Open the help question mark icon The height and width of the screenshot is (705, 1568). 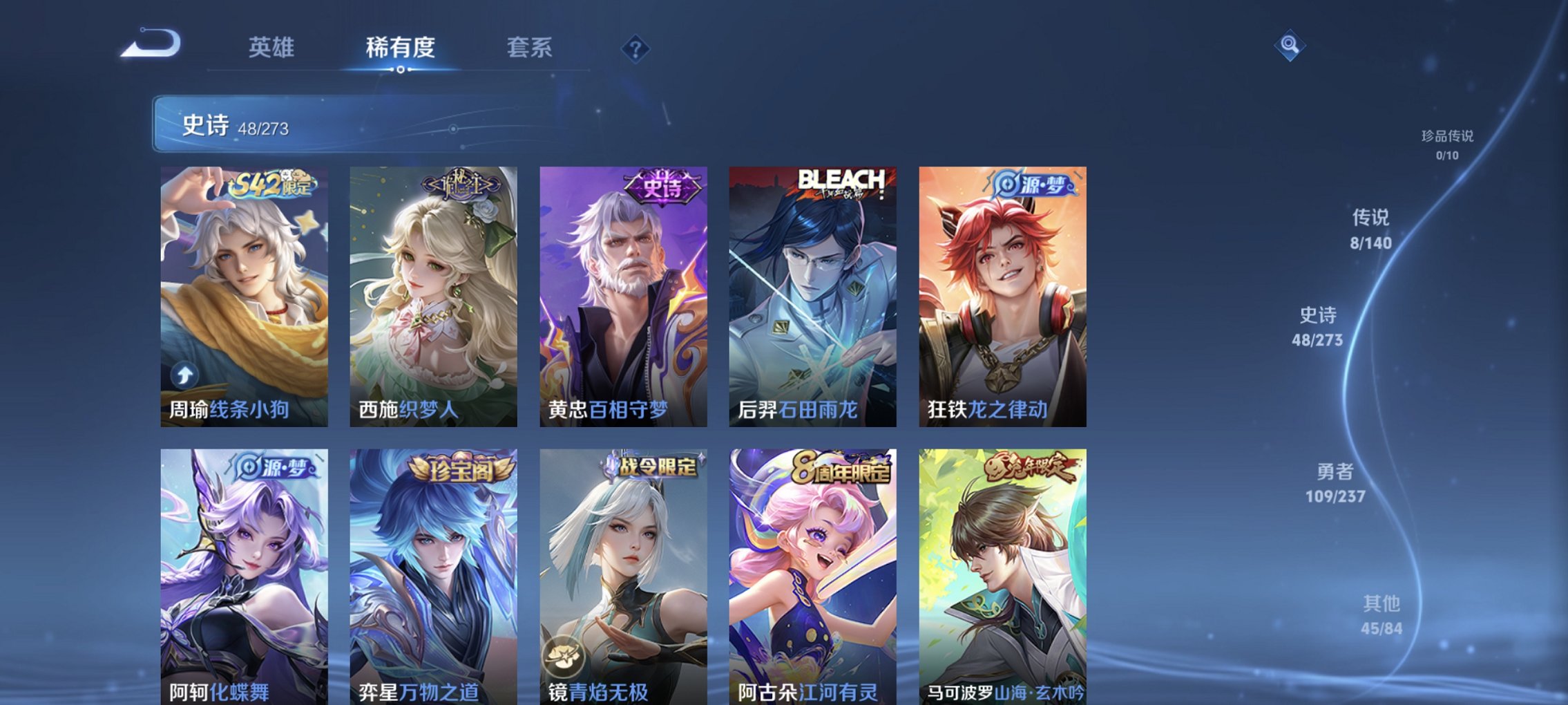point(637,48)
